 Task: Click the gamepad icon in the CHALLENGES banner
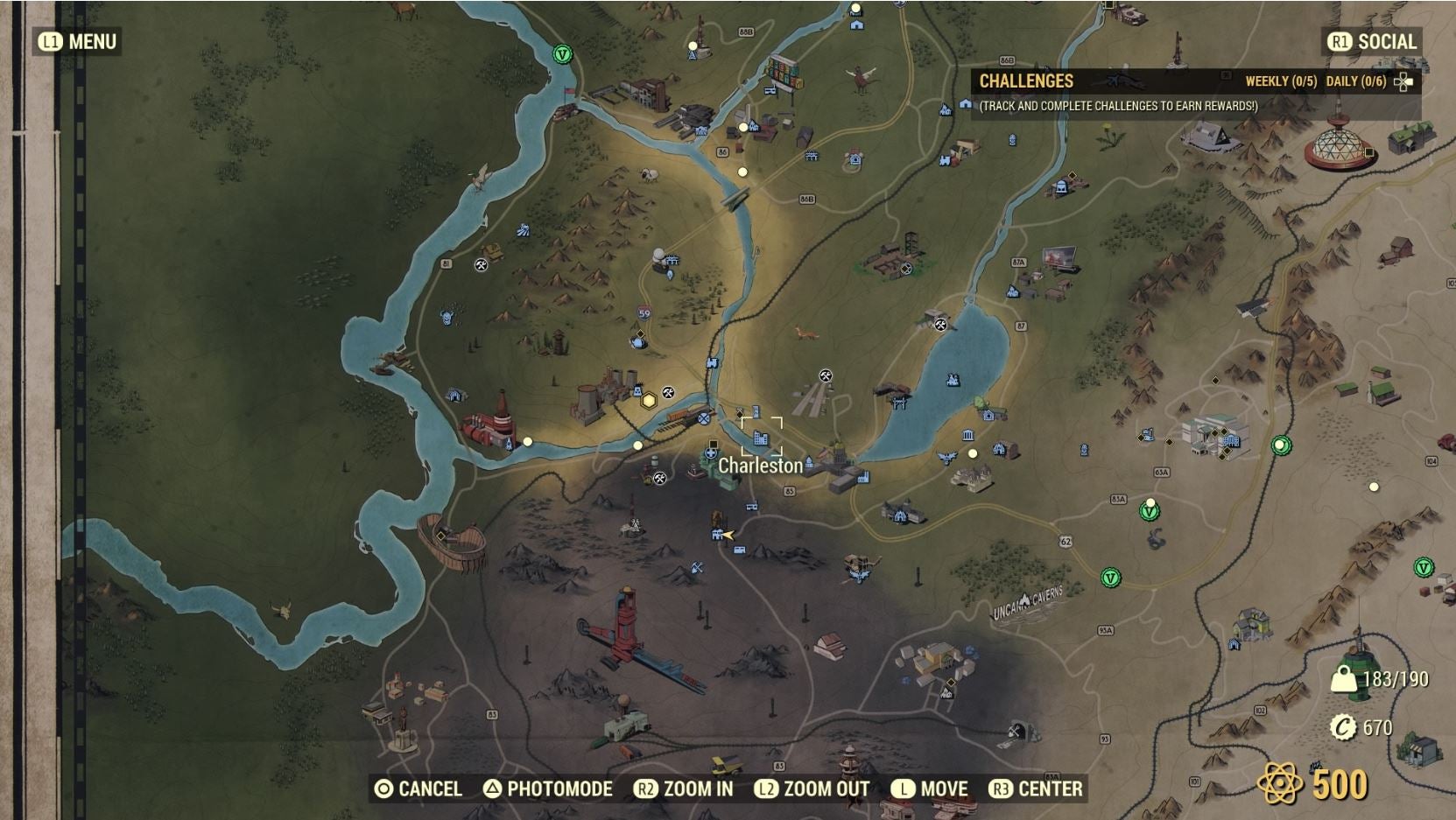(x=1404, y=81)
